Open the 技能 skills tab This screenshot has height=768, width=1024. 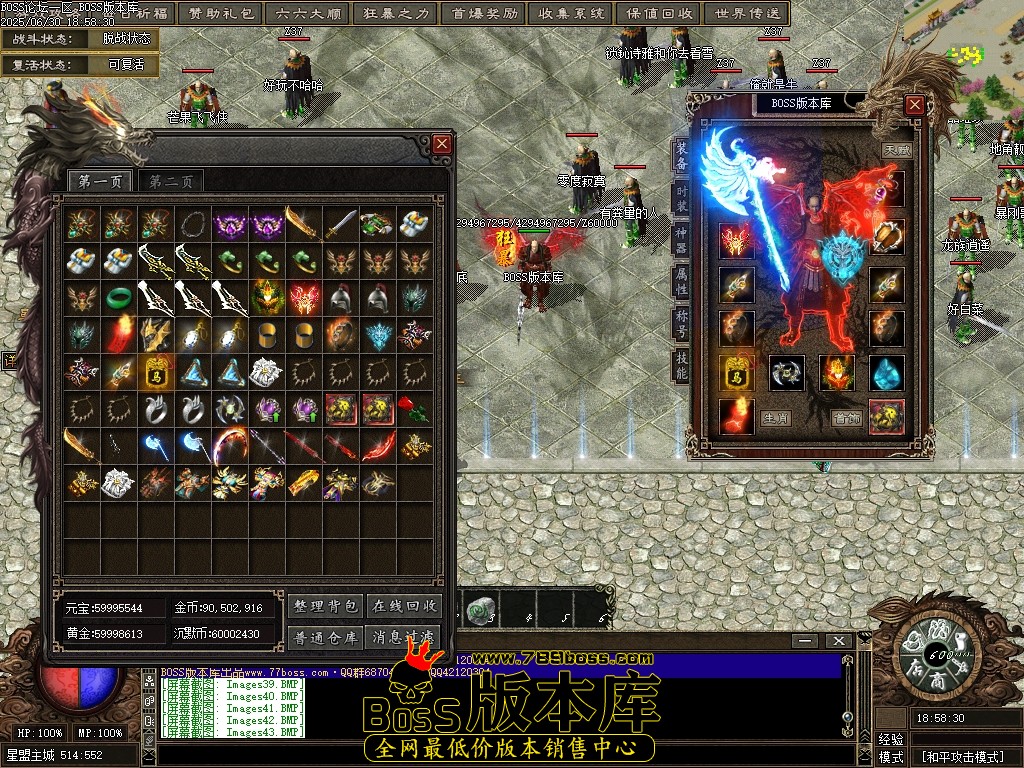point(681,366)
